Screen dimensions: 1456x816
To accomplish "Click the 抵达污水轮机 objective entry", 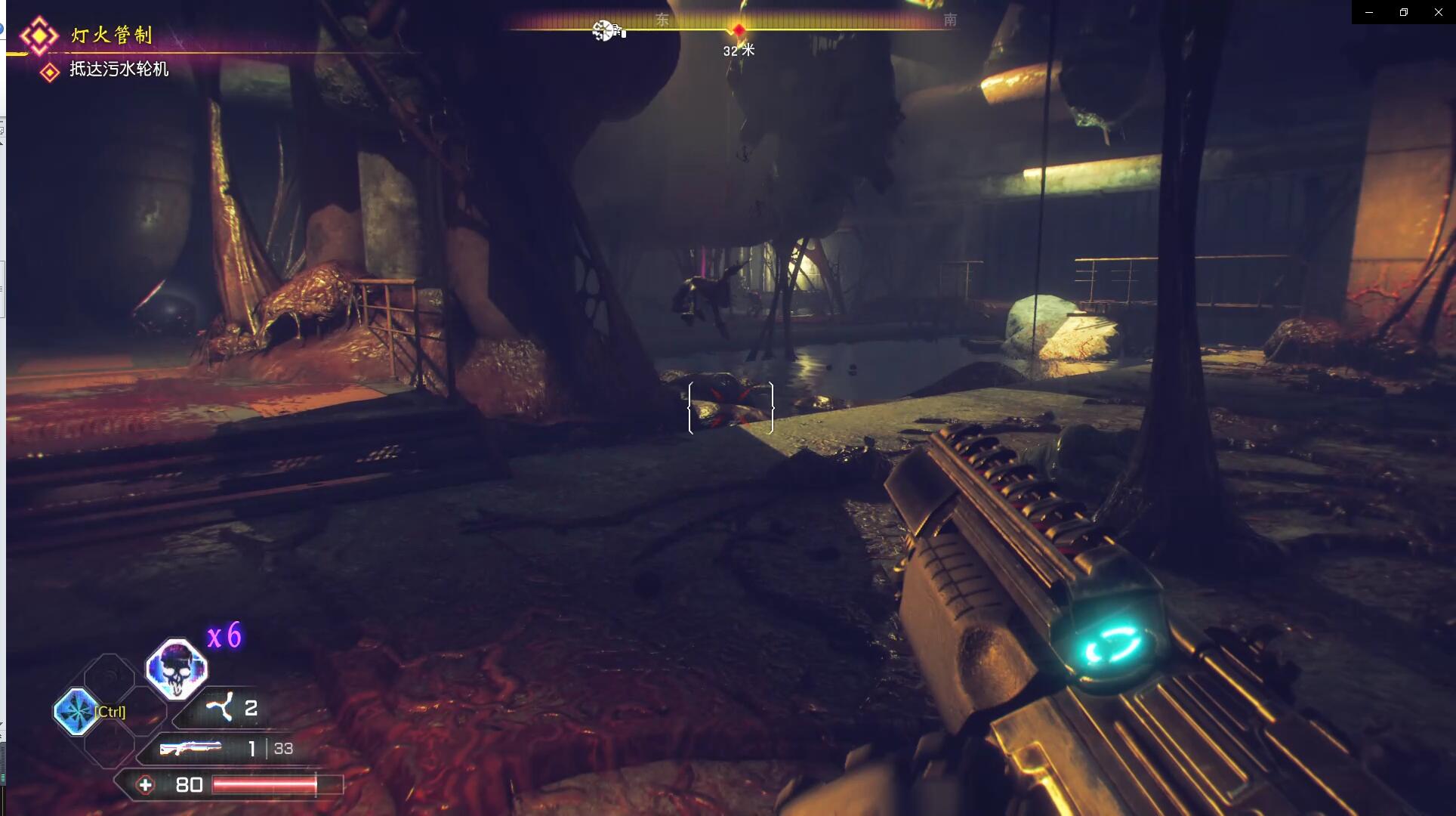I will [x=119, y=70].
